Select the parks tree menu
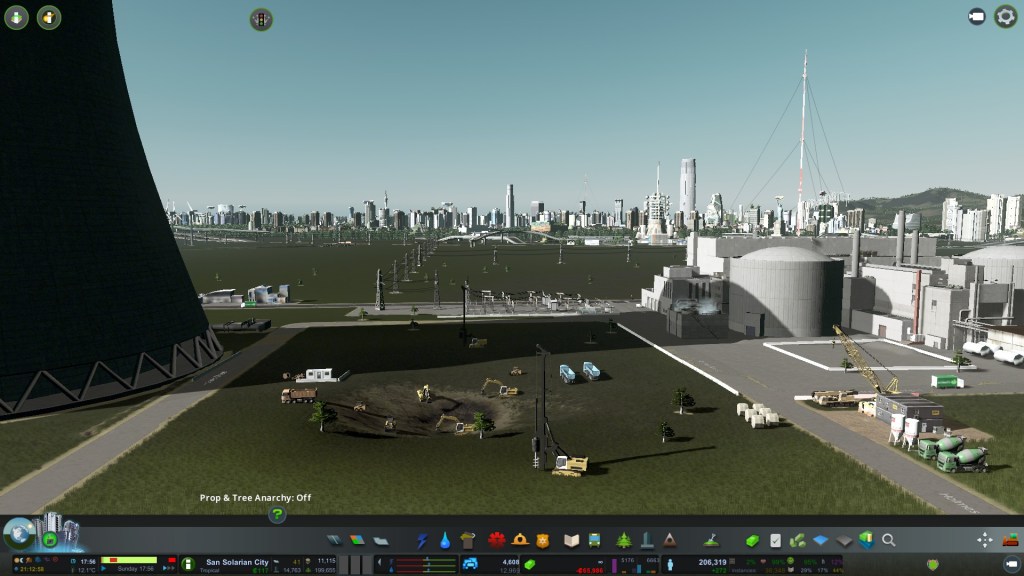Screen dimensions: 1024x576 [624, 540]
